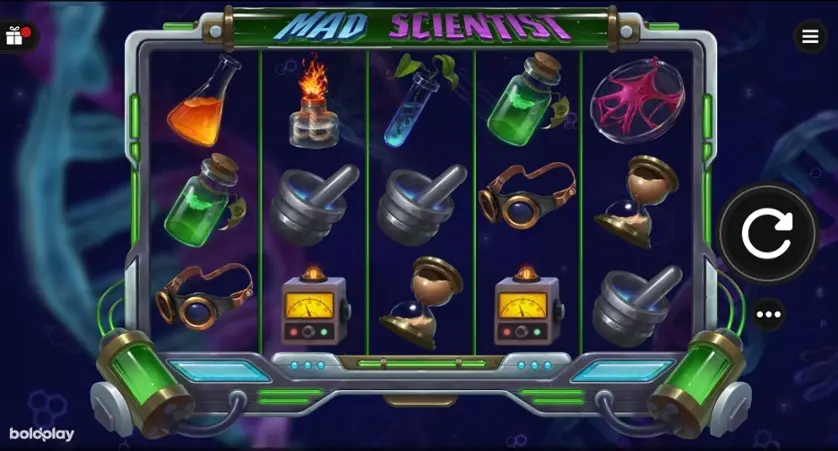Open the gift box bonus icon

tap(15, 37)
